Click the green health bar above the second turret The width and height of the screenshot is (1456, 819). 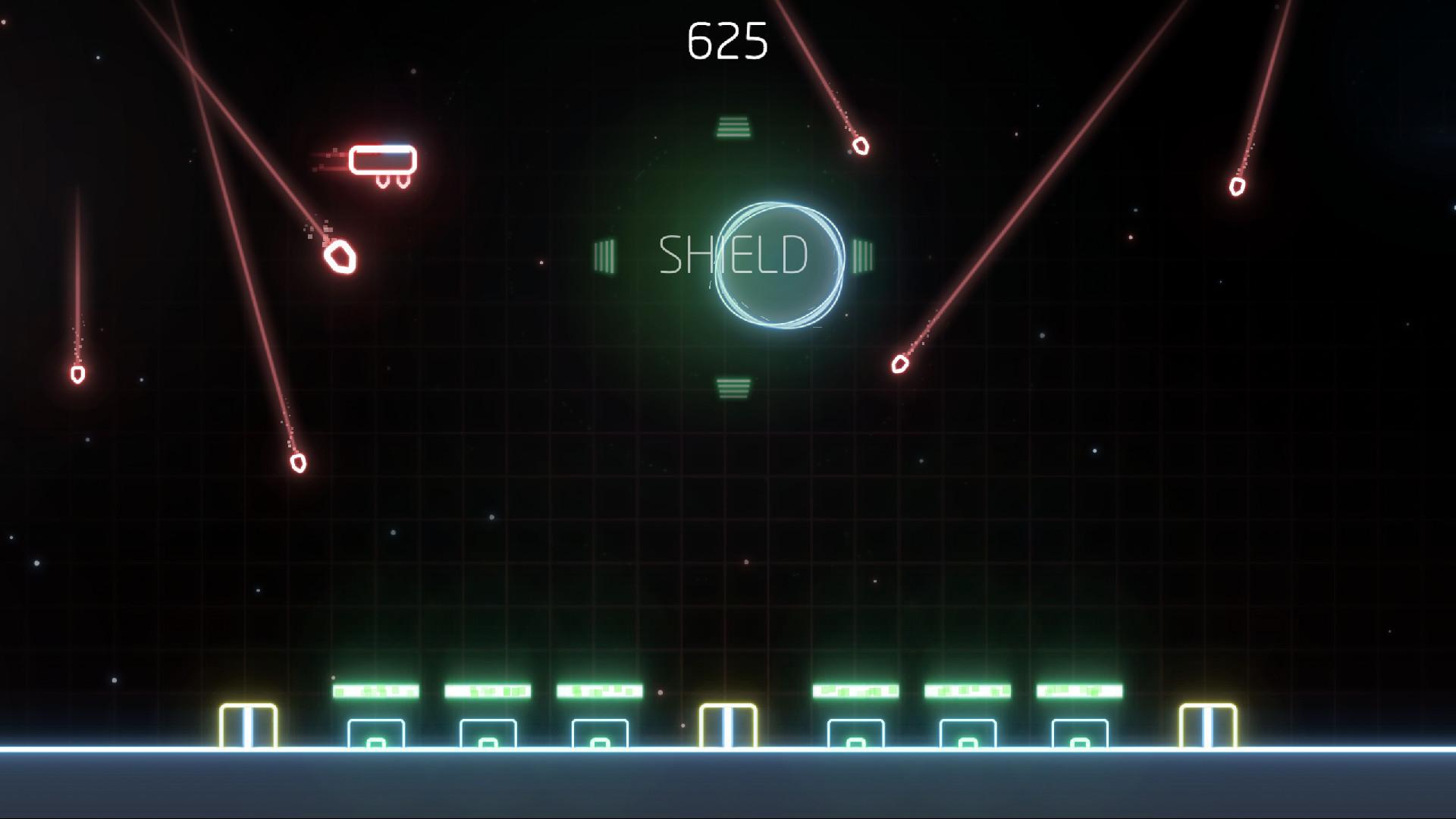486,691
